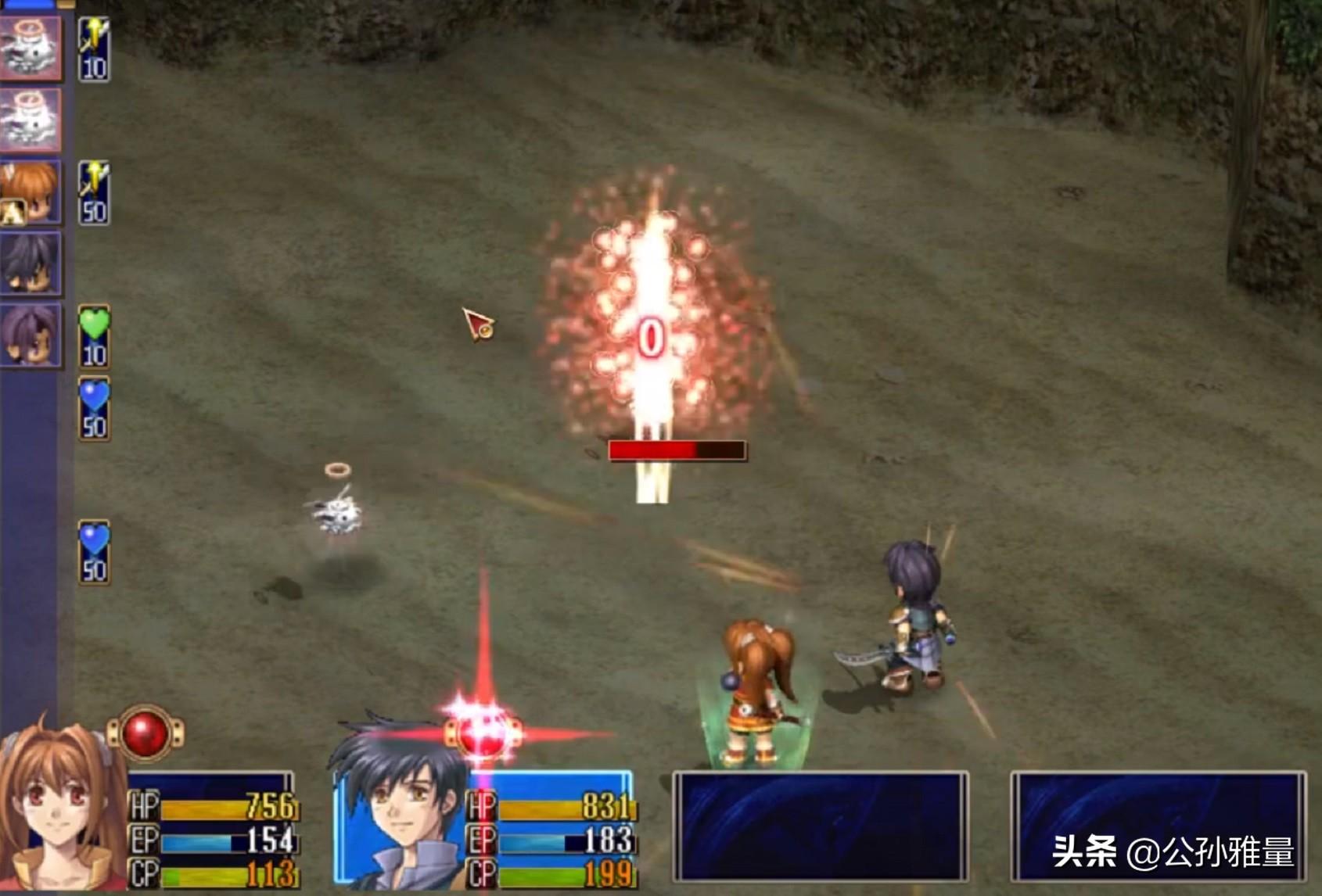Select the green heart turn bonus icon
This screenshot has width=1322, height=896.
pos(94,336)
